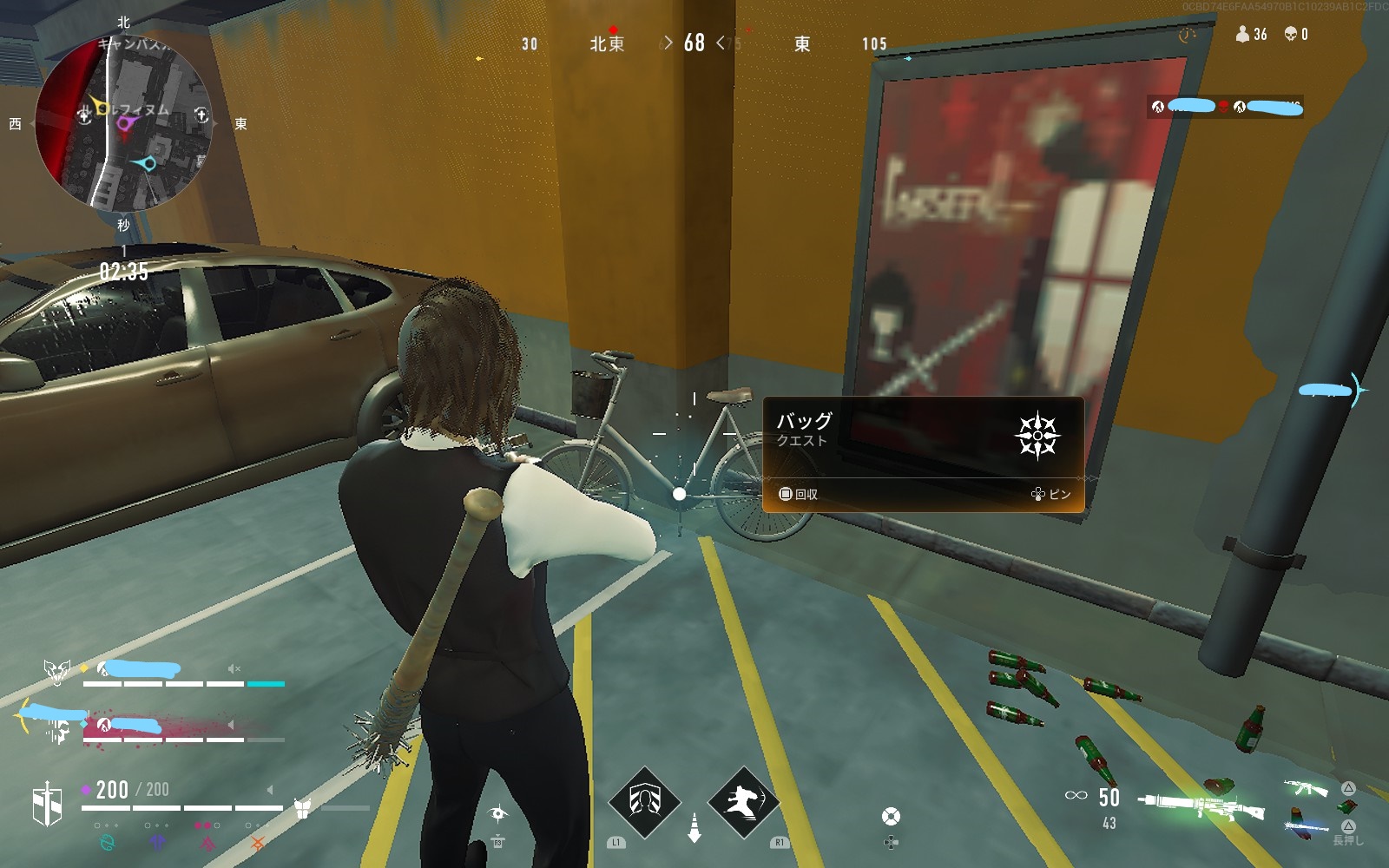
Task: Activate the hooded figure clan ability
Action: click(x=644, y=800)
